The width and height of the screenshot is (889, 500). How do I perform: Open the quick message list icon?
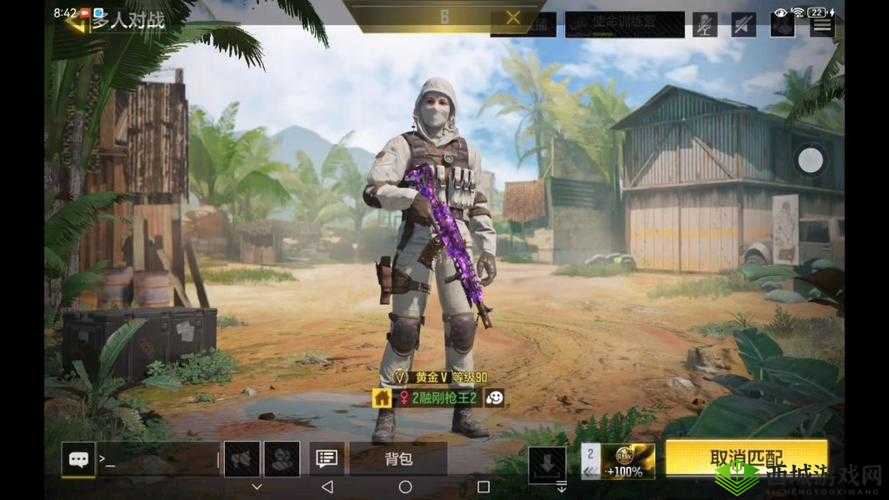tap(326, 459)
